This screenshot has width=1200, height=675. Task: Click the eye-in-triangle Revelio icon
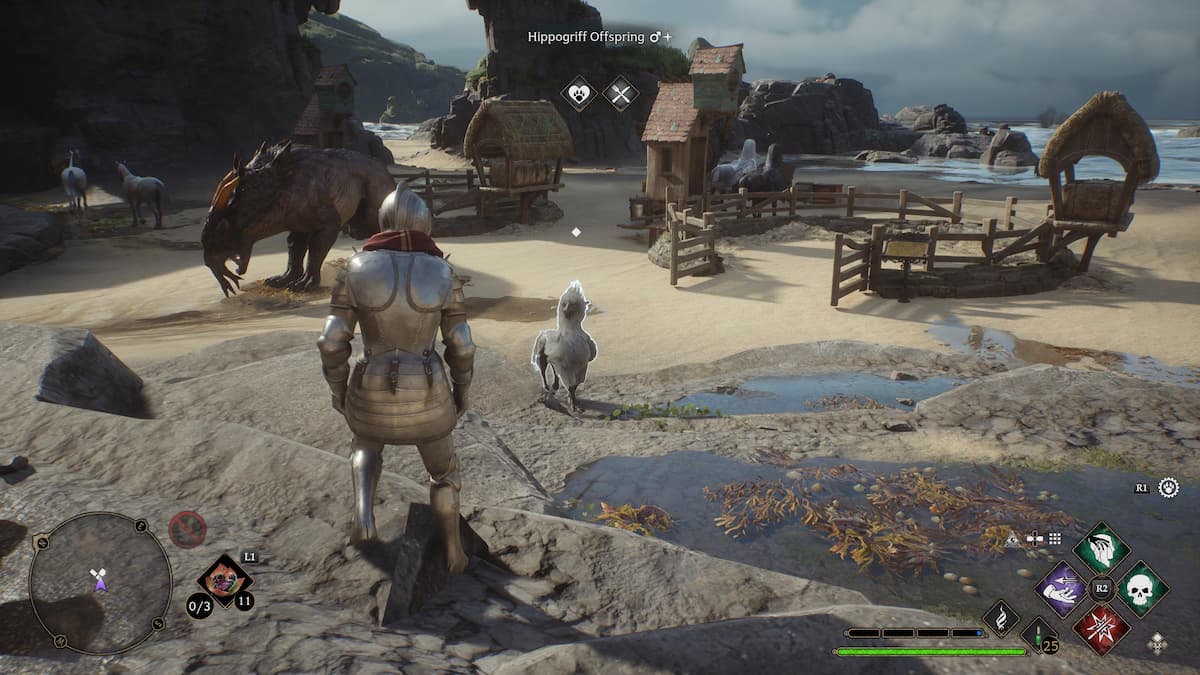pos(1012,538)
